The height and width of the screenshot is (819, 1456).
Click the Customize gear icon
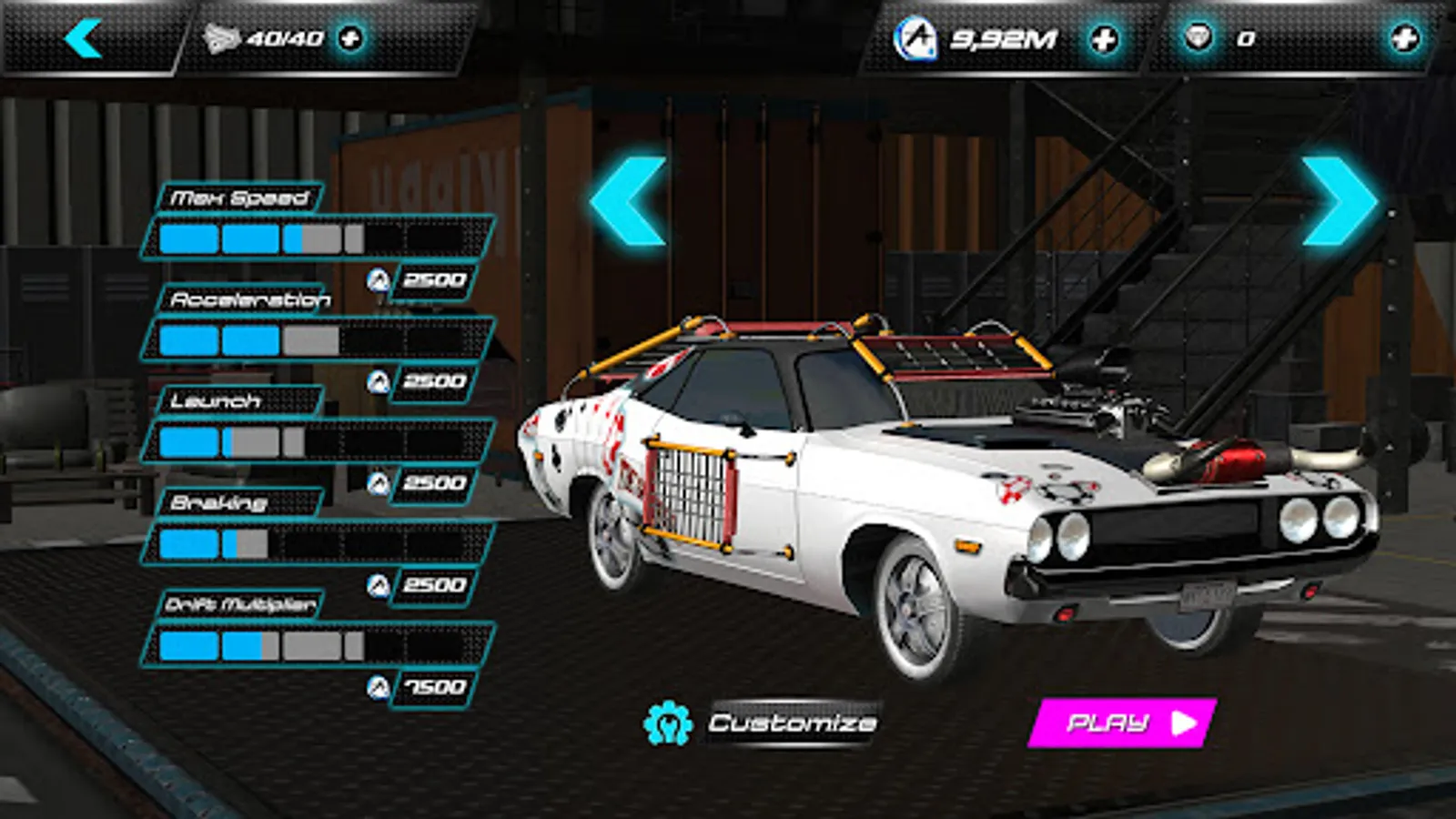pyautogui.click(x=668, y=724)
